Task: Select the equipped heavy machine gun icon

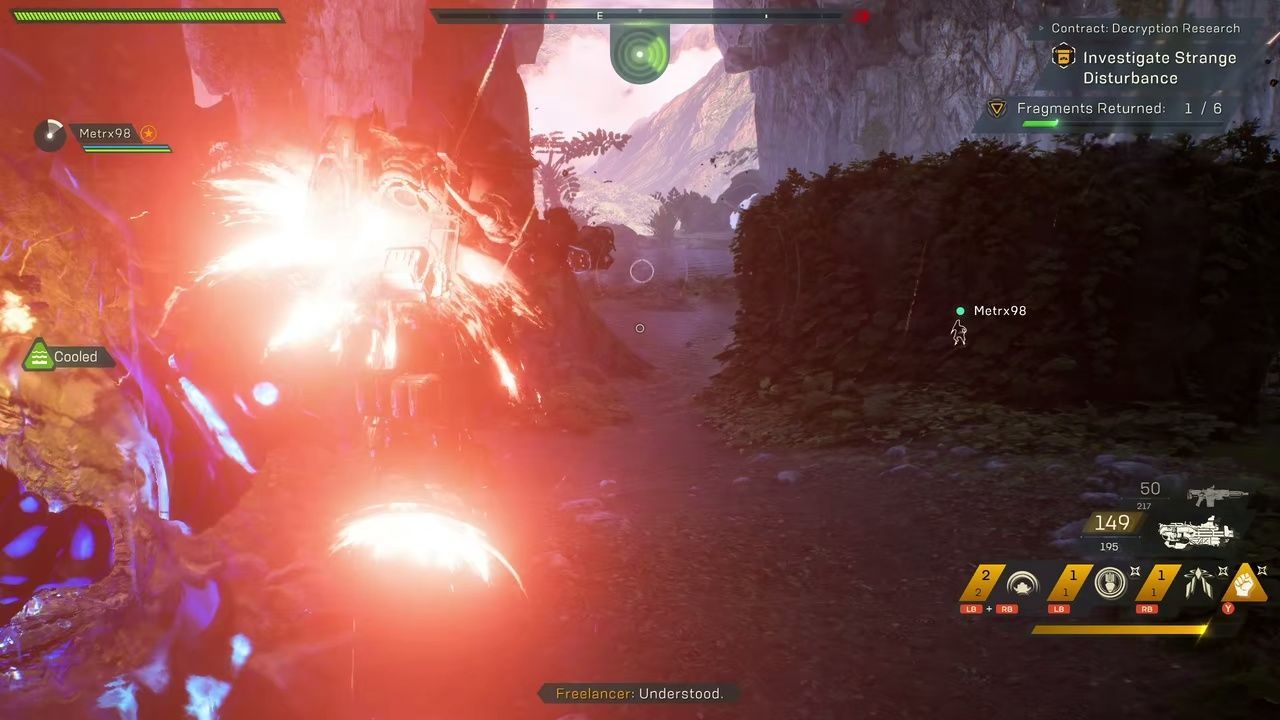Action: 1196,531
